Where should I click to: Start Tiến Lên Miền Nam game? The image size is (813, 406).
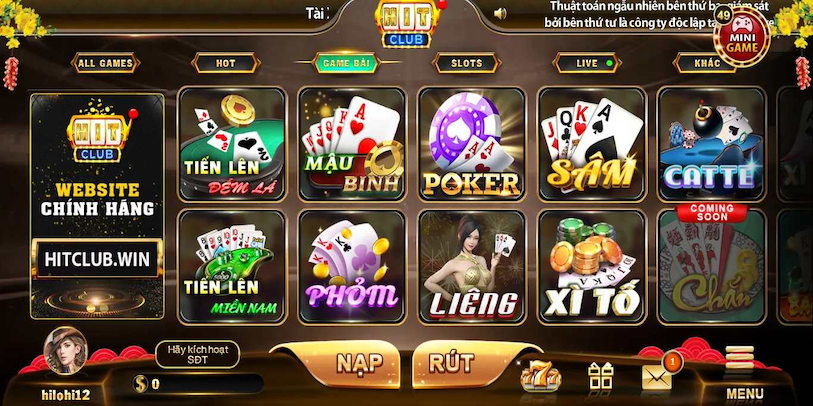[x=231, y=266]
